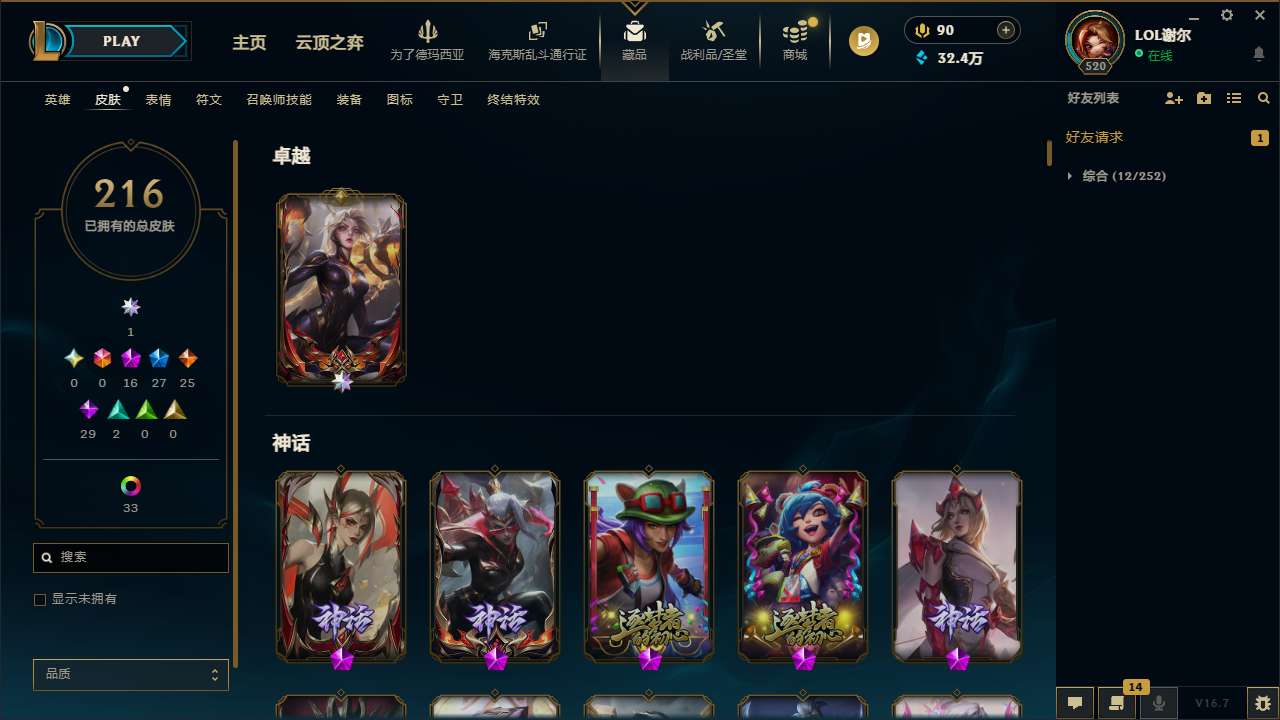Click the add friend icon
Image resolution: width=1280 pixels, height=720 pixels.
point(1173,98)
